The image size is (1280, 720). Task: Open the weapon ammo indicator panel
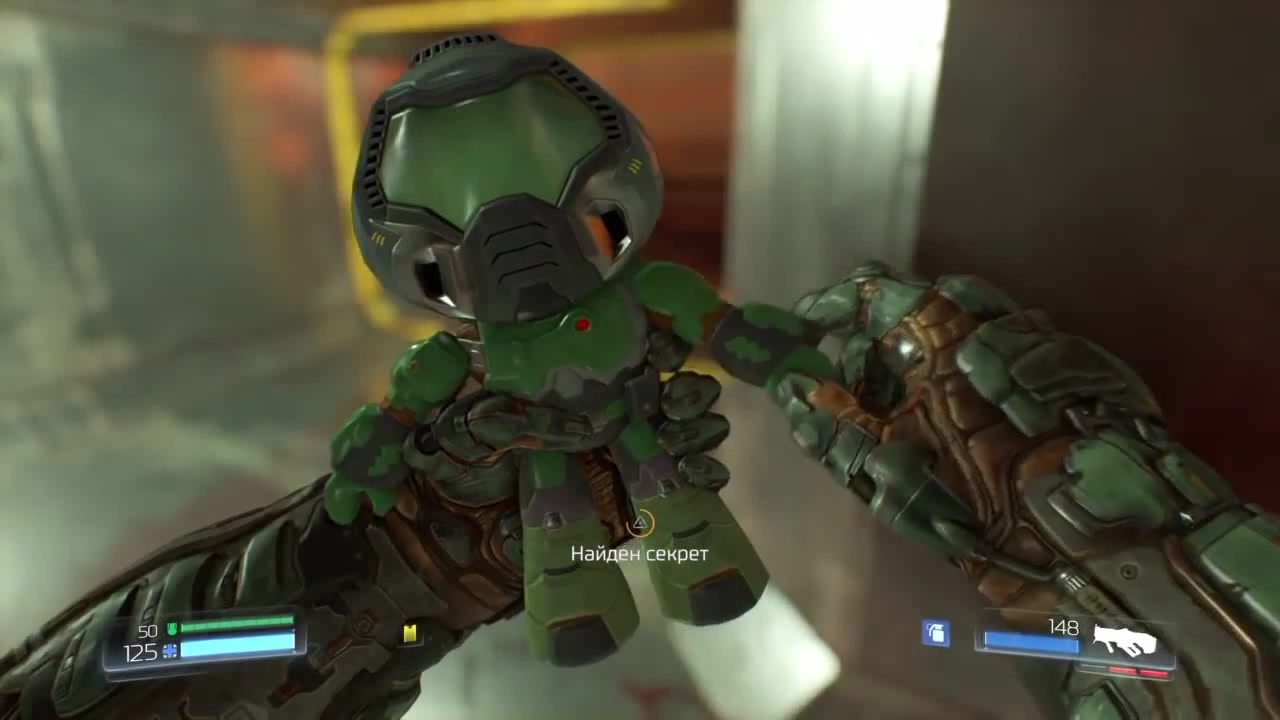coord(1075,640)
